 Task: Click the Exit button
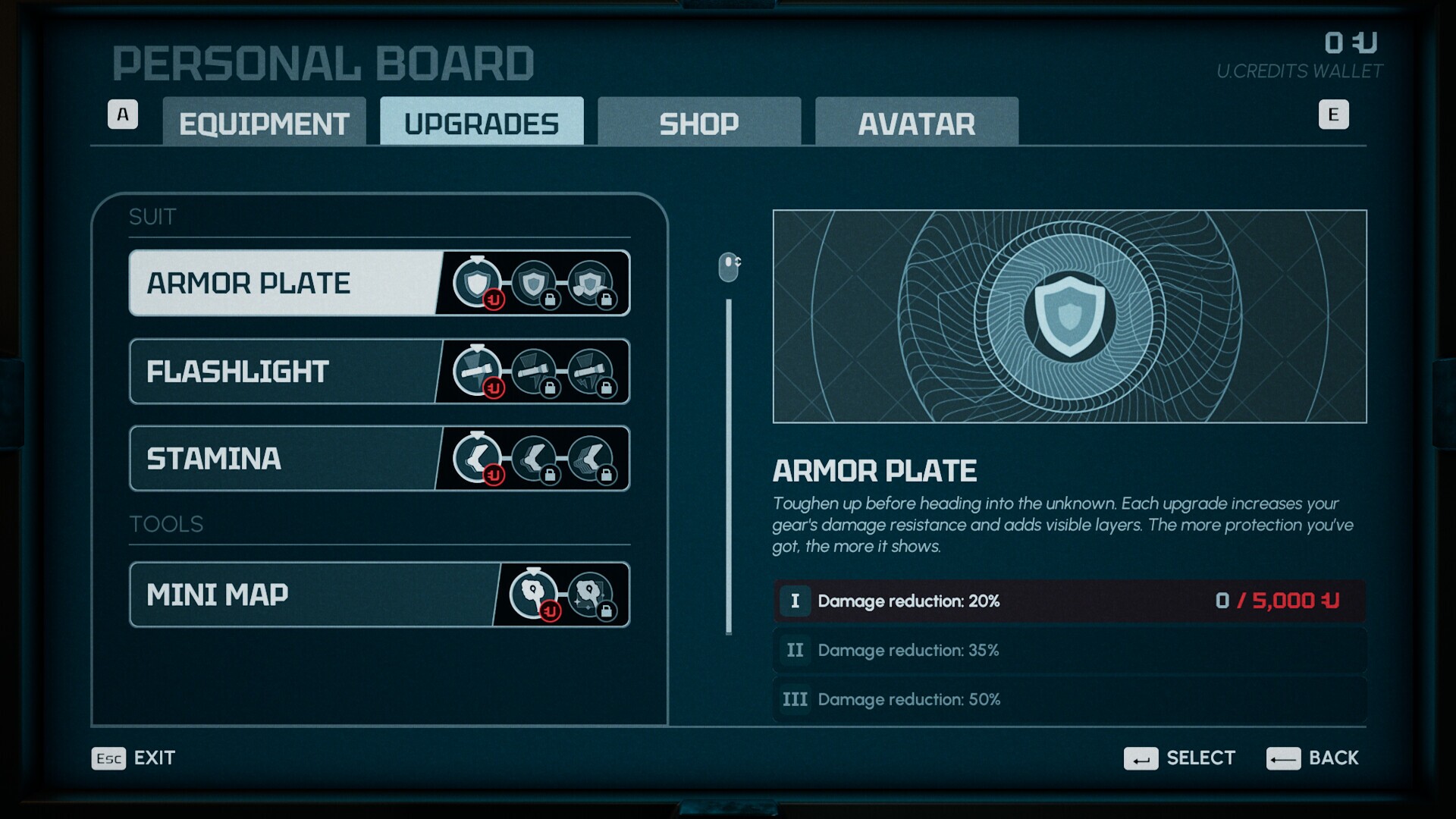[x=134, y=758]
